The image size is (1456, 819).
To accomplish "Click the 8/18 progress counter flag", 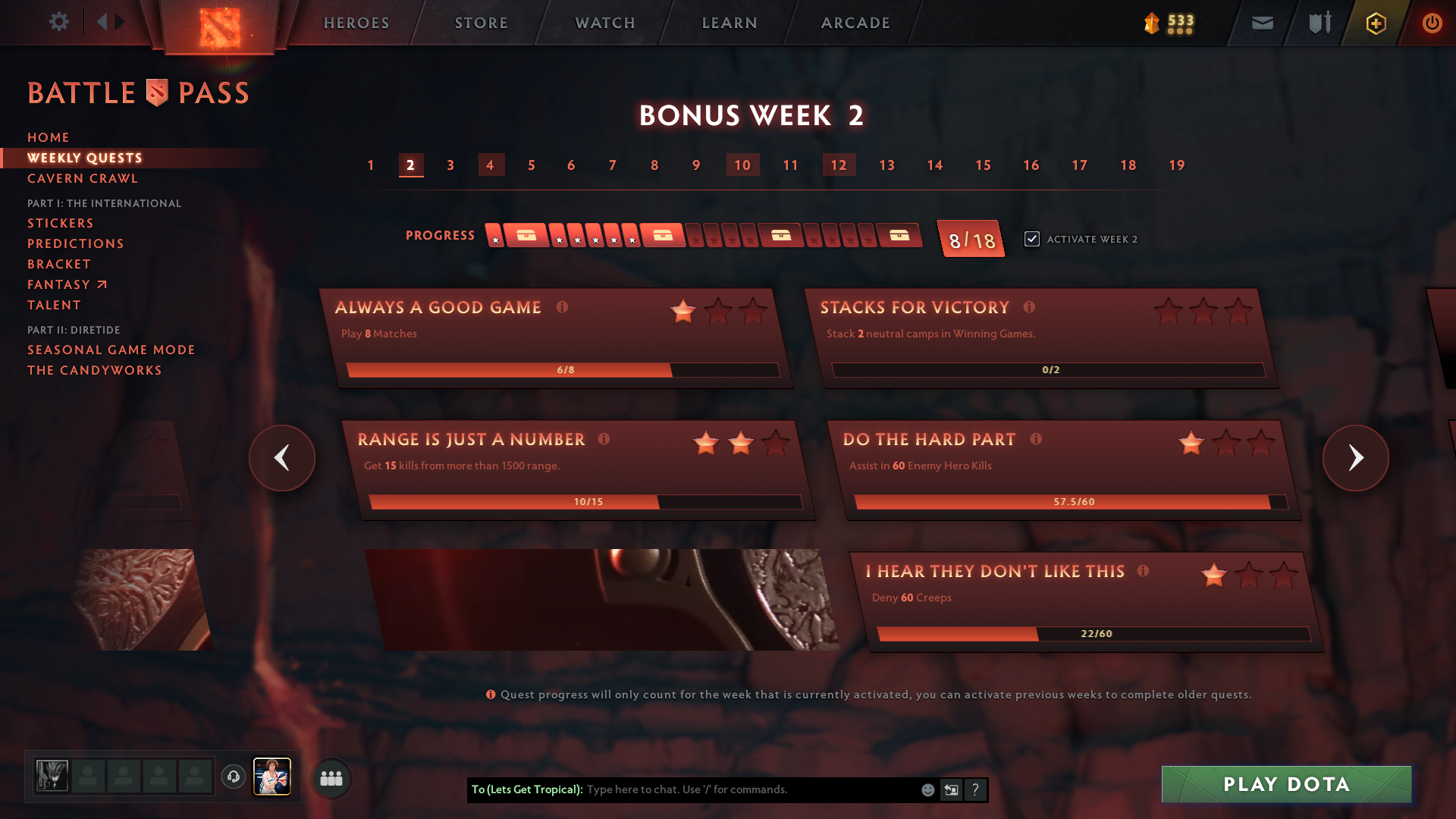I will coord(971,238).
